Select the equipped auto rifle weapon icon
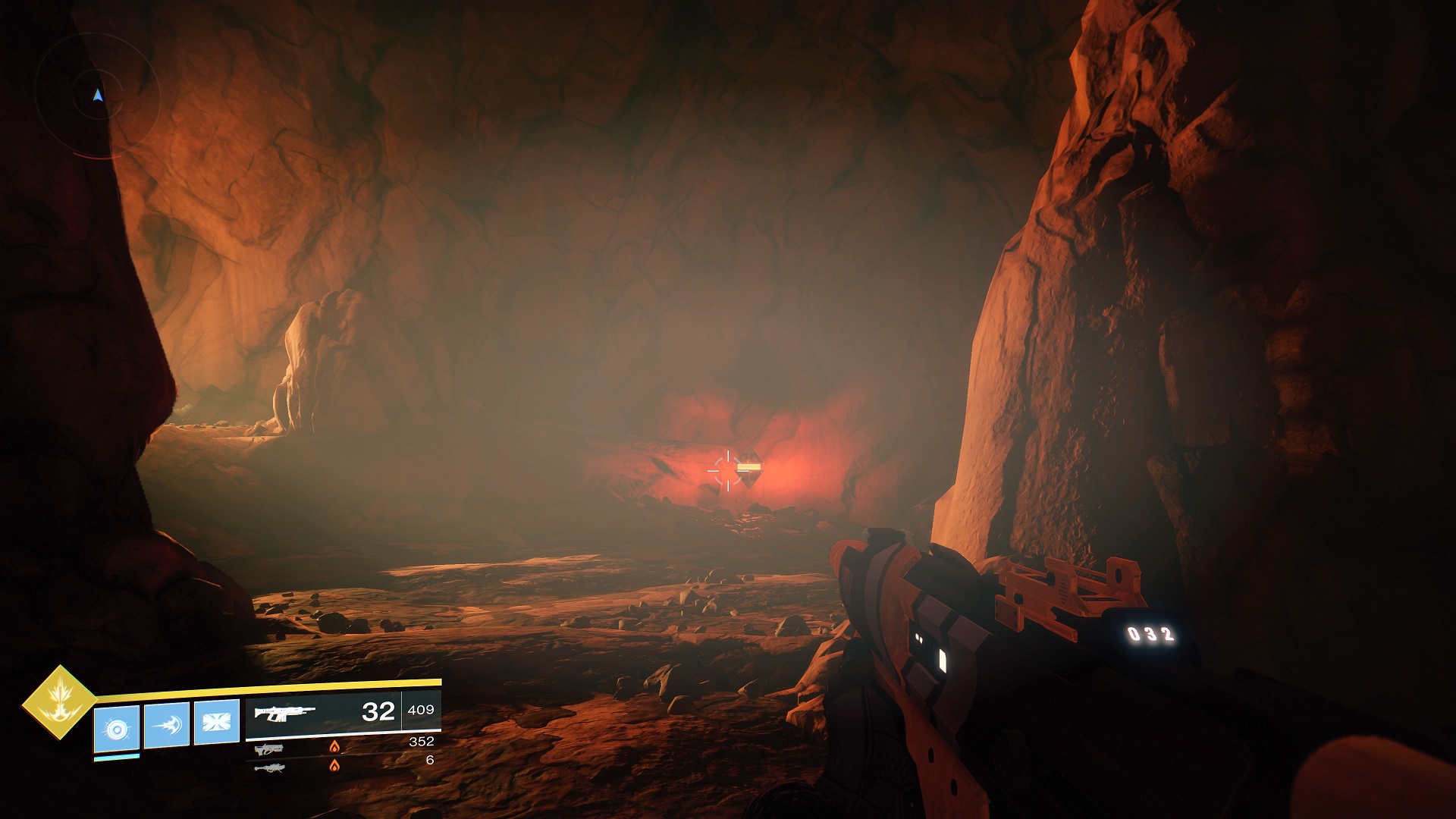The height and width of the screenshot is (819, 1456). [284, 714]
